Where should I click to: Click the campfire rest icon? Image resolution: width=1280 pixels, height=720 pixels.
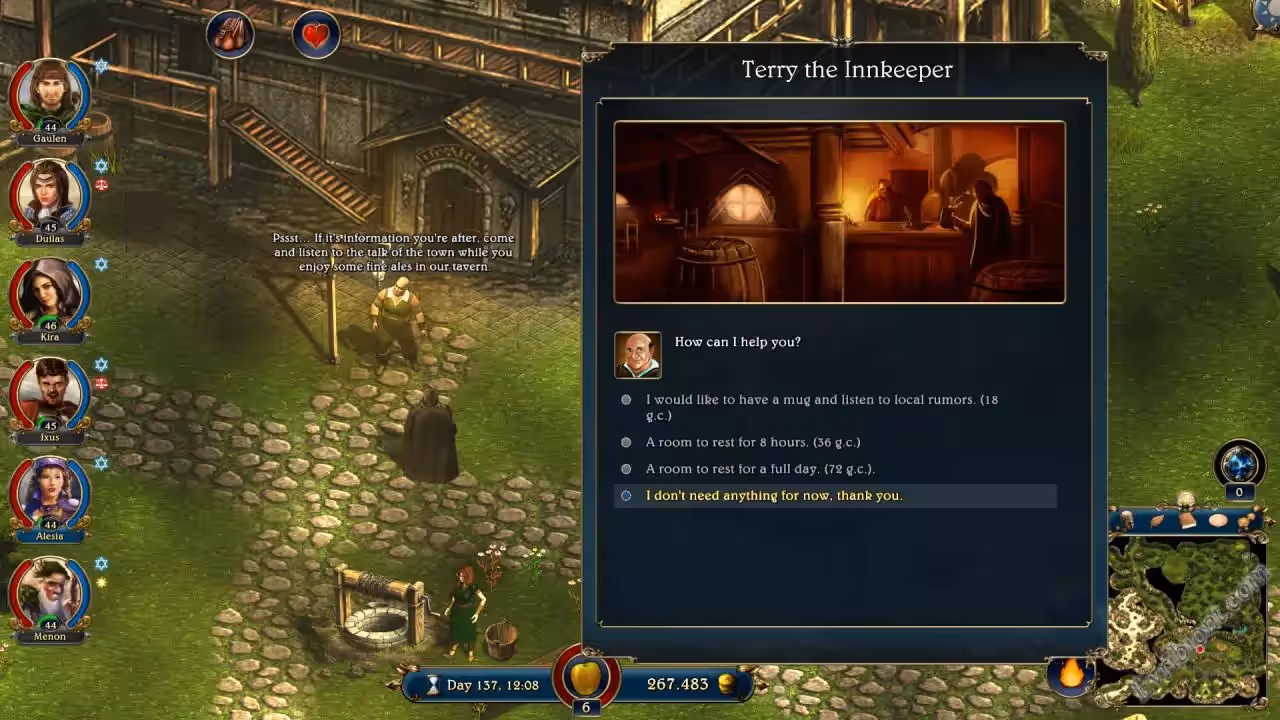point(1071,673)
